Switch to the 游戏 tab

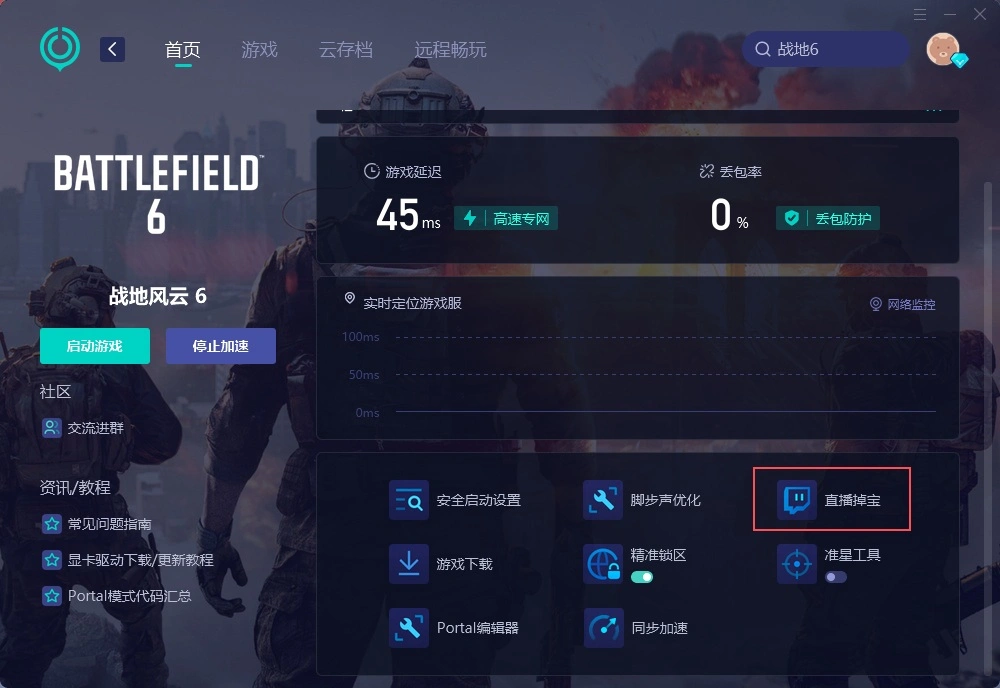pyautogui.click(x=259, y=50)
